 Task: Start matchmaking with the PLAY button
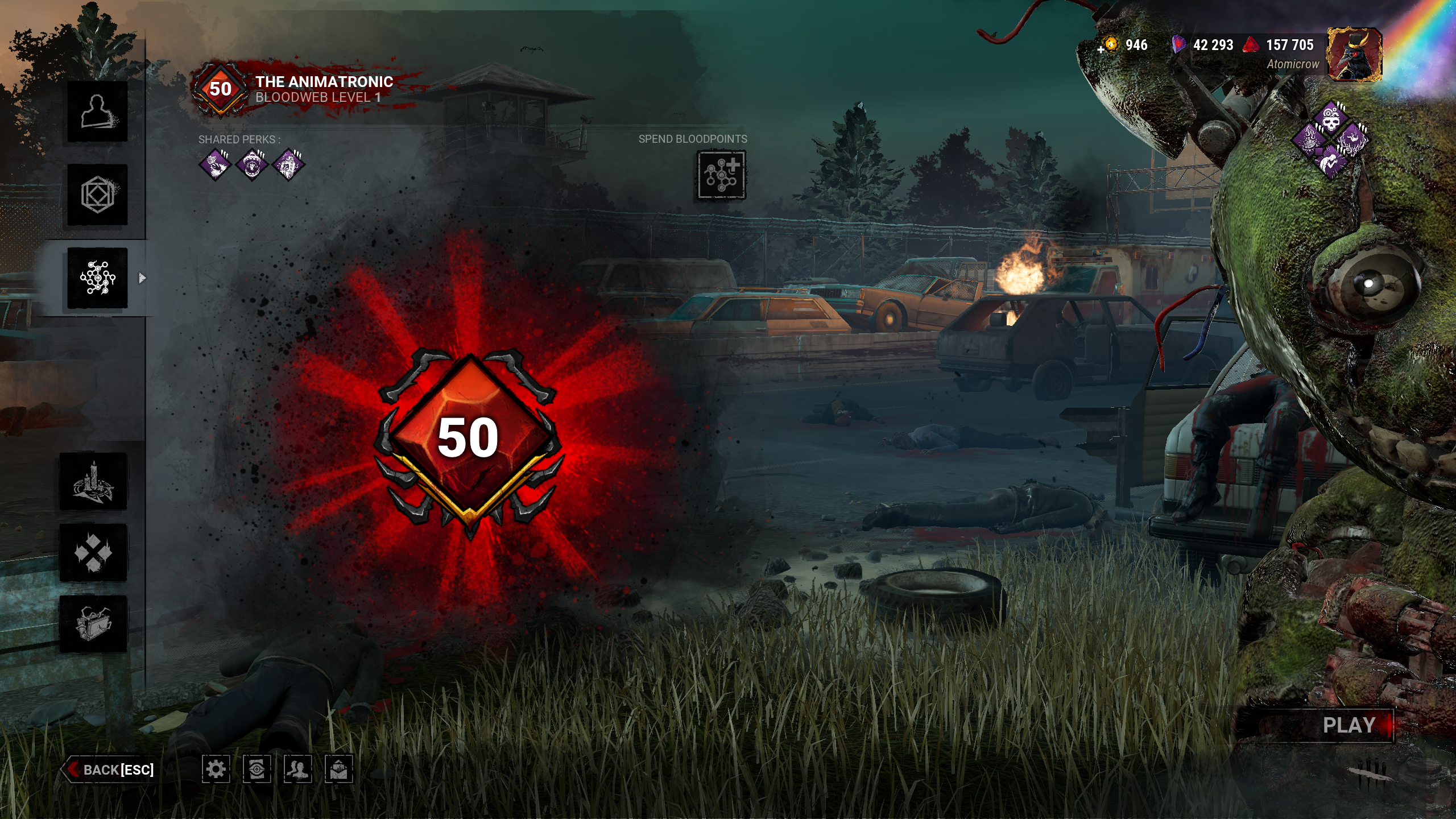pos(1348,725)
